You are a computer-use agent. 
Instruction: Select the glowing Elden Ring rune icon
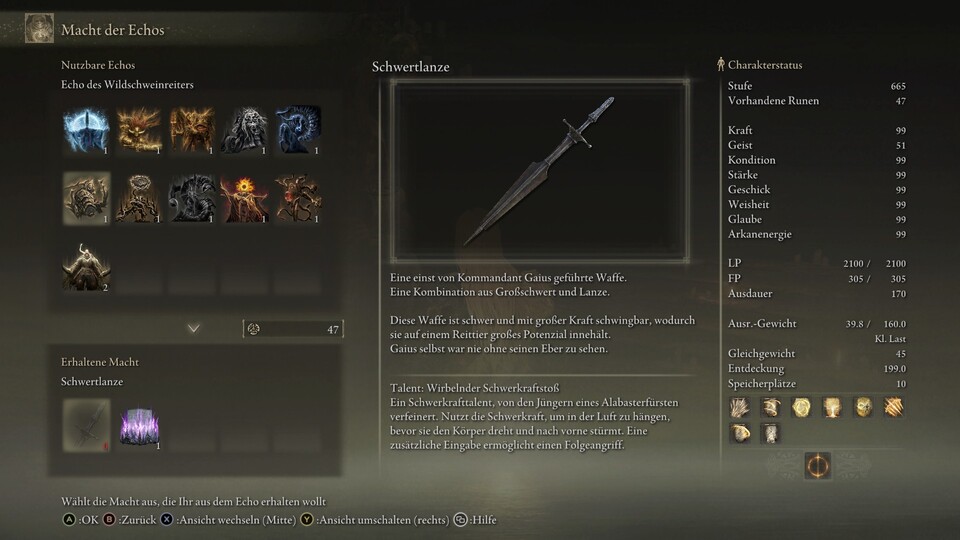[817, 466]
